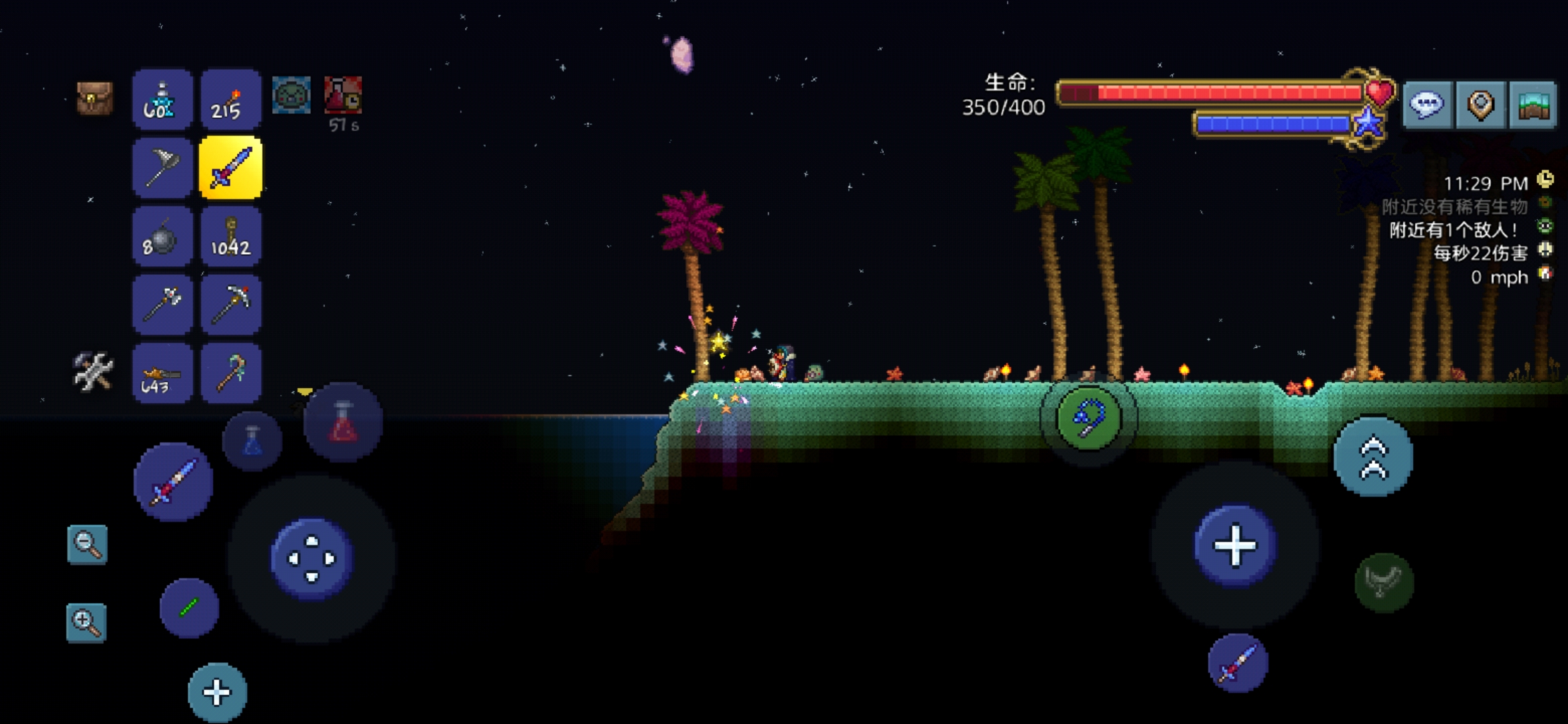The width and height of the screenshot is (1568, 724).
Task: Open the crossed tools settings icon
Action: coord(93,371)
